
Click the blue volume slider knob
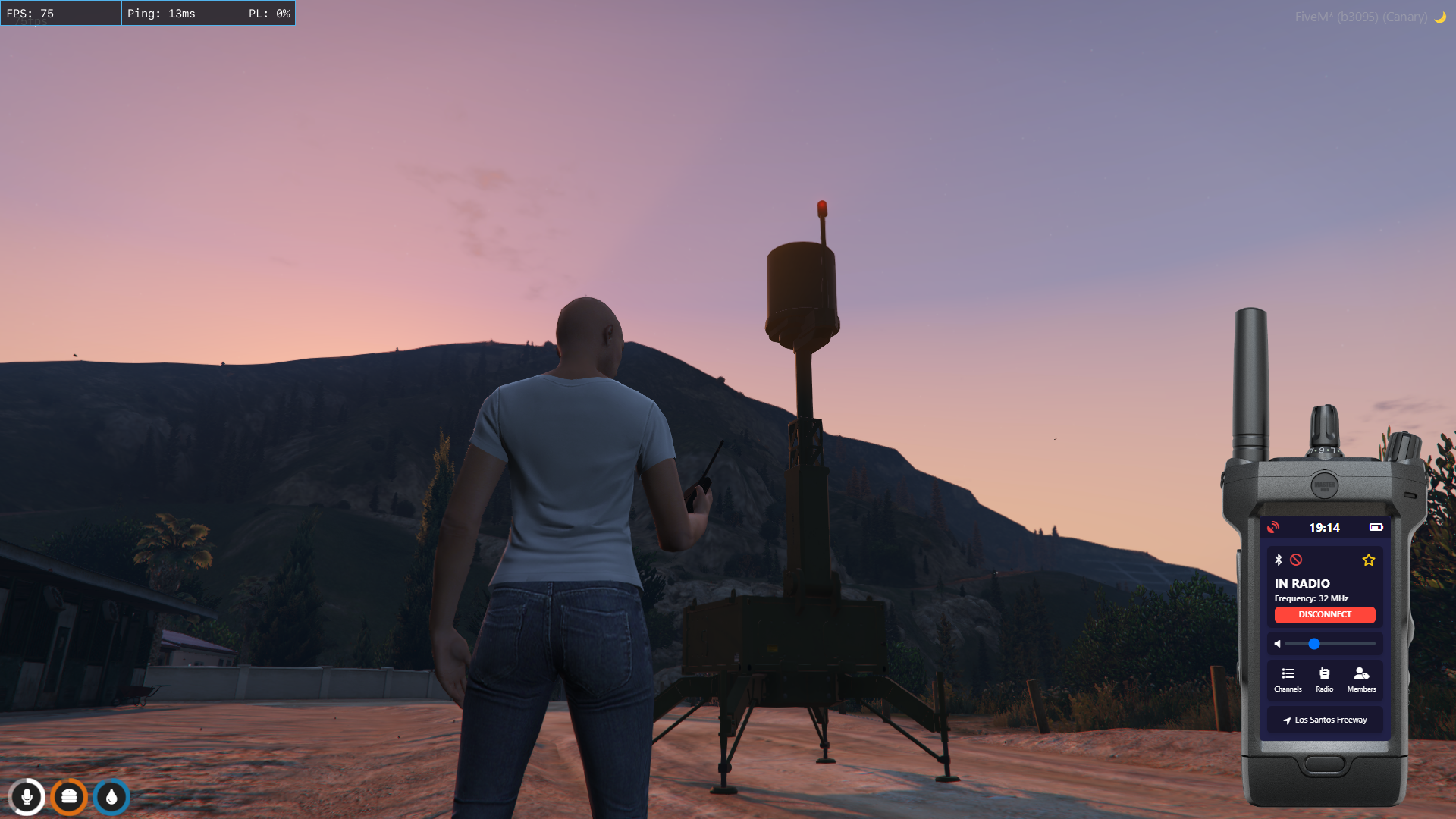point(1314,644)
